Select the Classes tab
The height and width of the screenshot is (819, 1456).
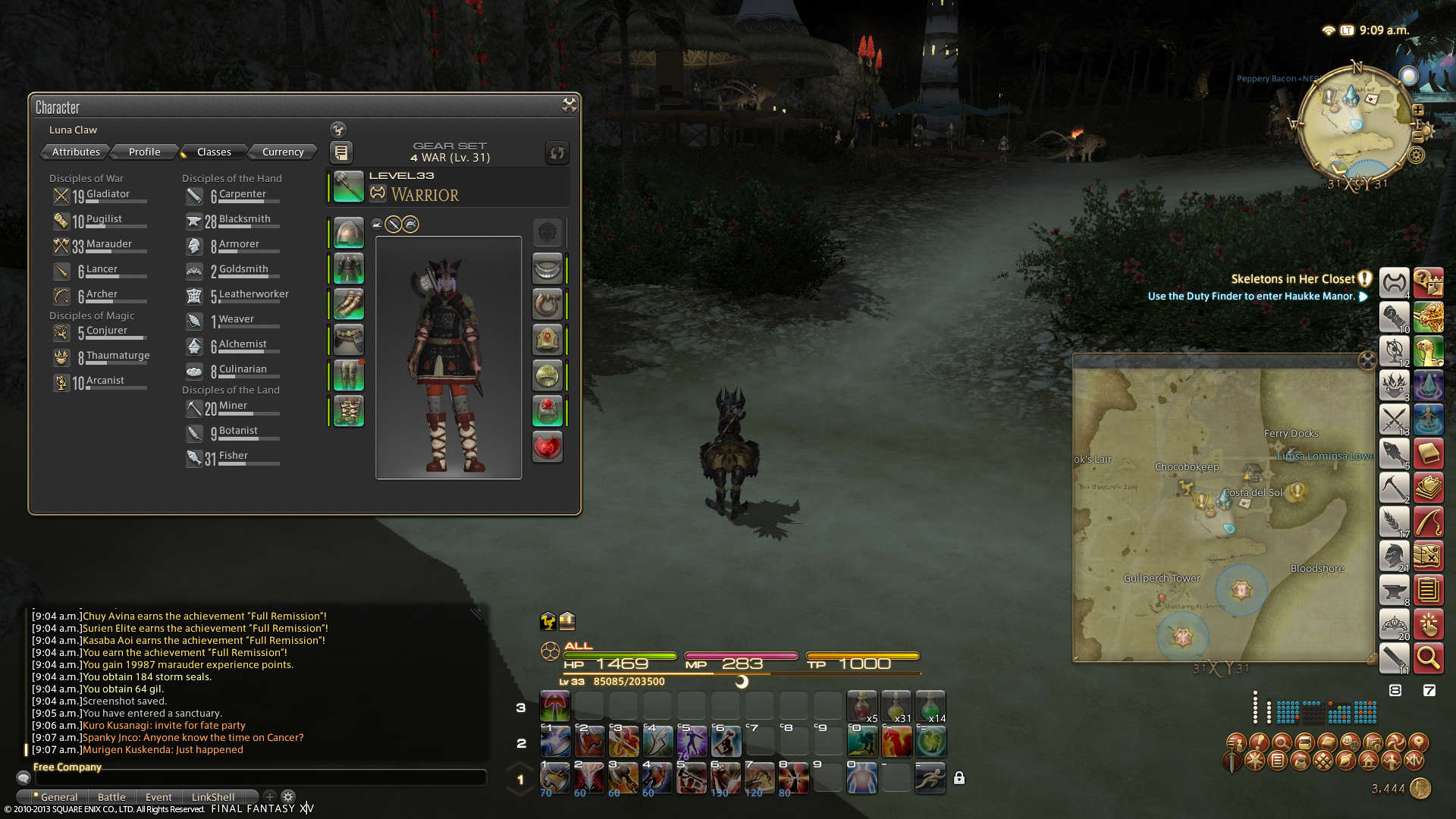(x=214, y=152)
